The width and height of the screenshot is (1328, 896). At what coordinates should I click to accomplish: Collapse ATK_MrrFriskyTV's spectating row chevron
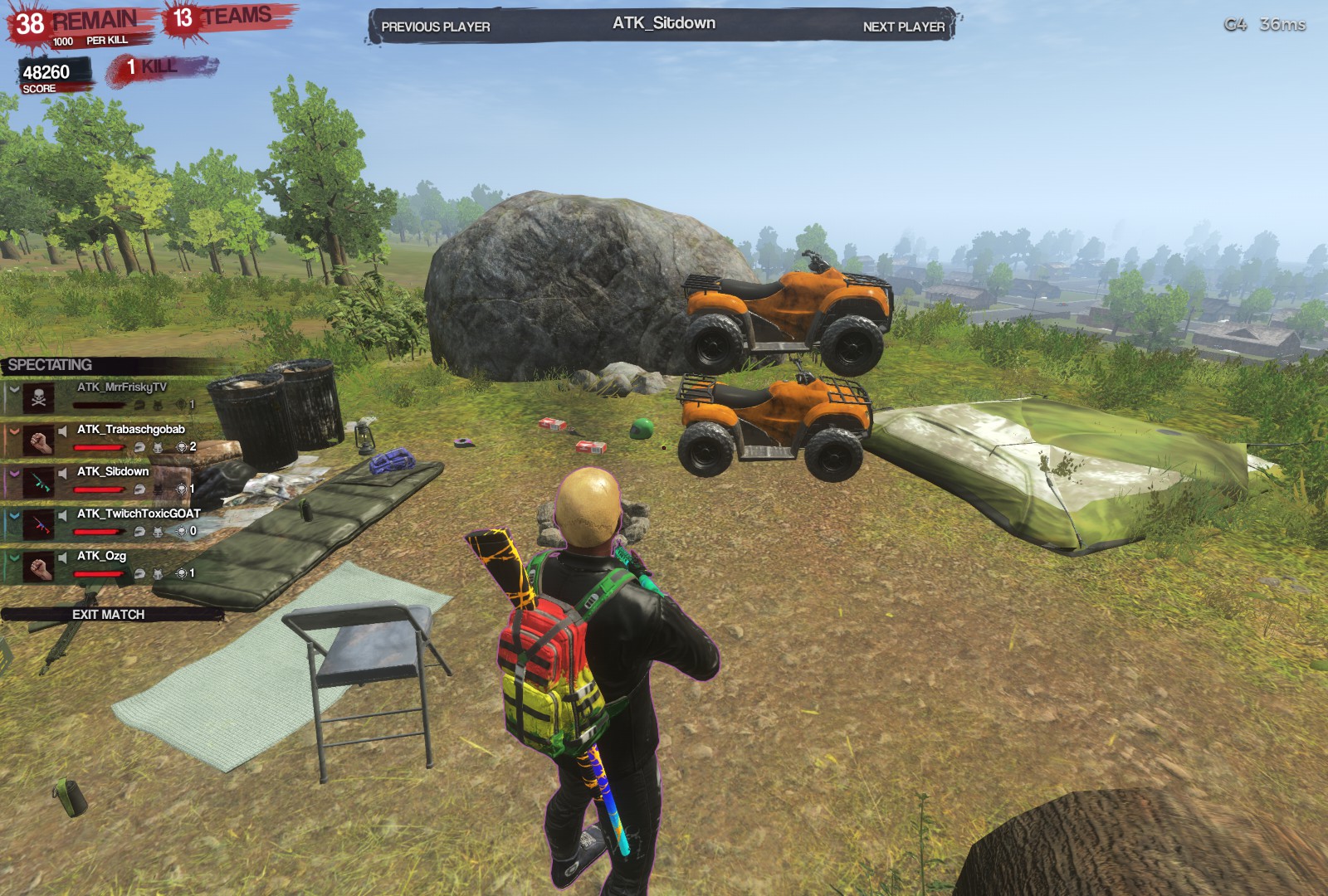click(14, 390)
